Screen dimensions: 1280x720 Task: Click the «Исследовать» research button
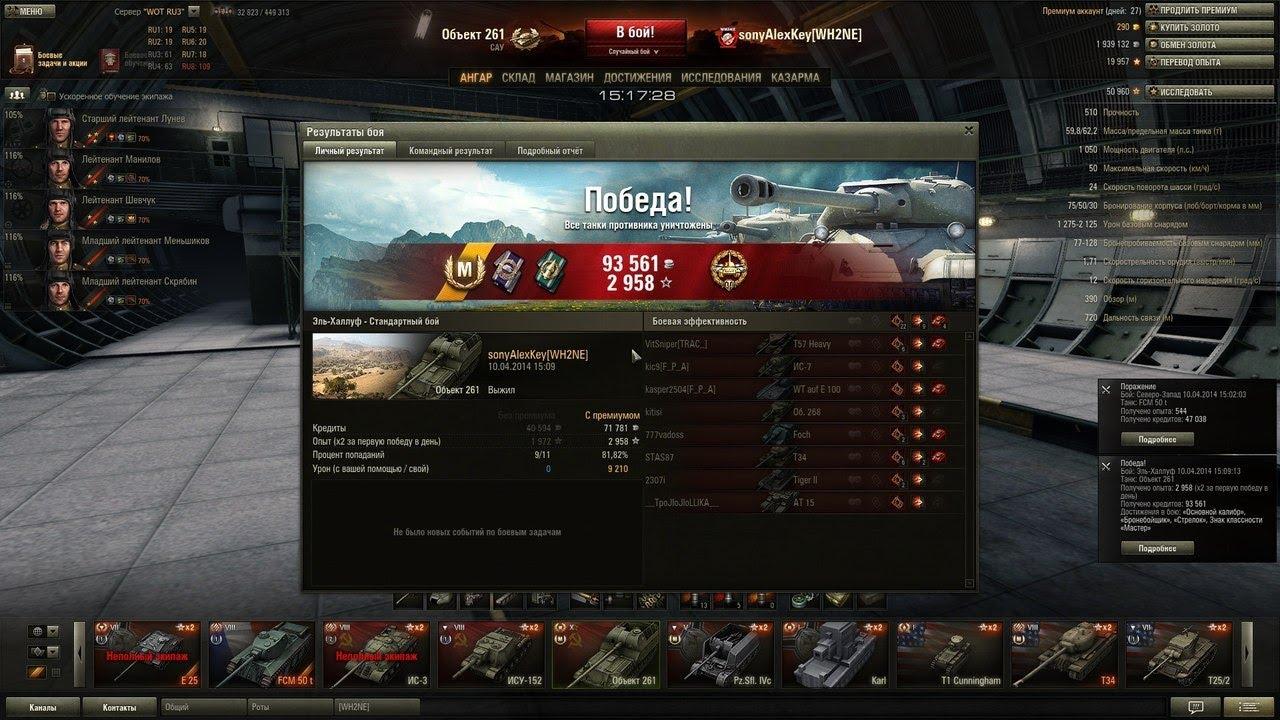point(1192,91)
